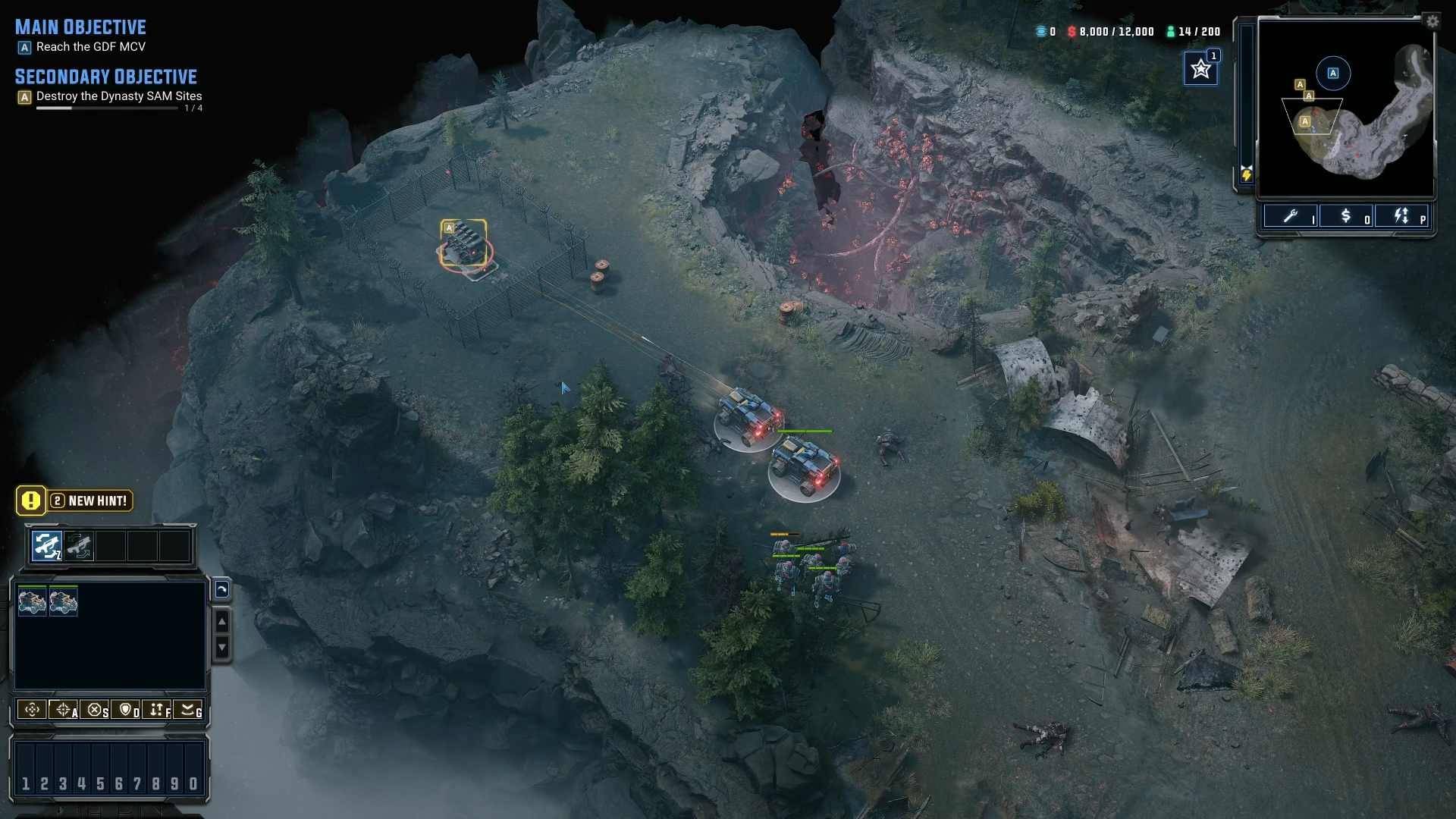1456x819 pixels.
Task: Select the primary weapon mode icon marked Z
Action: (x=46, y=544)
